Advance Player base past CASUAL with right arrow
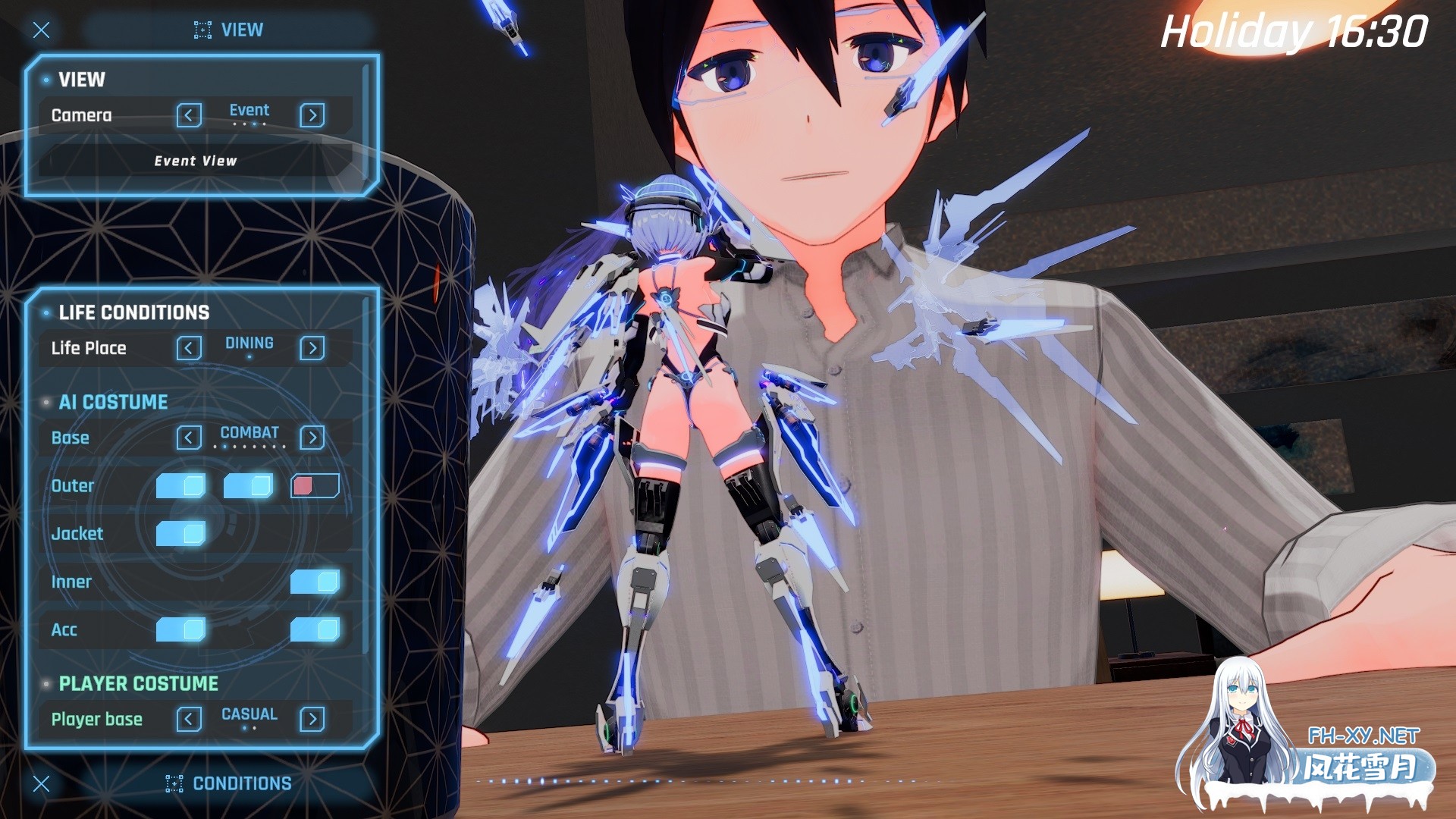 (312, 719)
